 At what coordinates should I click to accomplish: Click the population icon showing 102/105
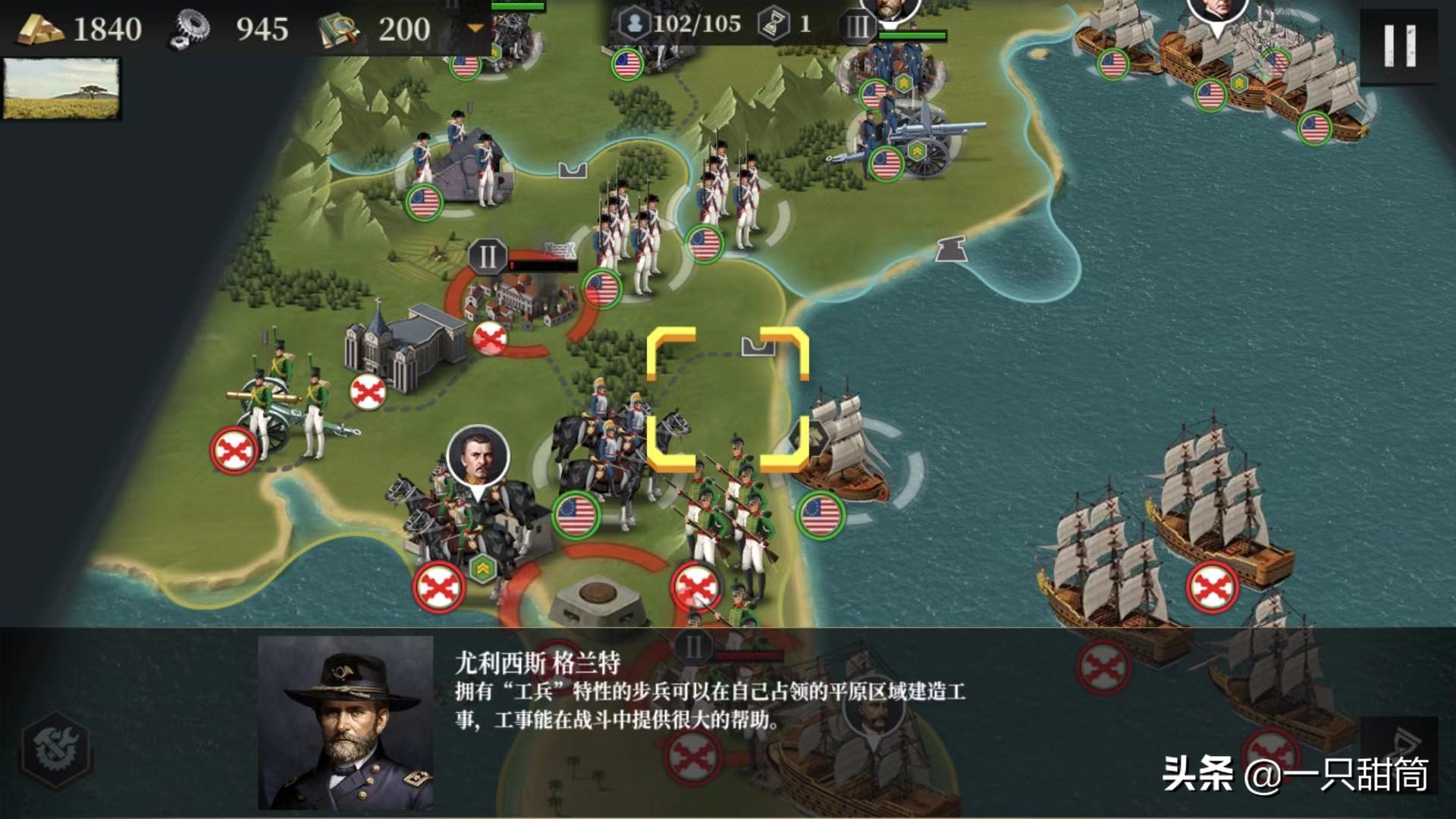coord(635,24)
